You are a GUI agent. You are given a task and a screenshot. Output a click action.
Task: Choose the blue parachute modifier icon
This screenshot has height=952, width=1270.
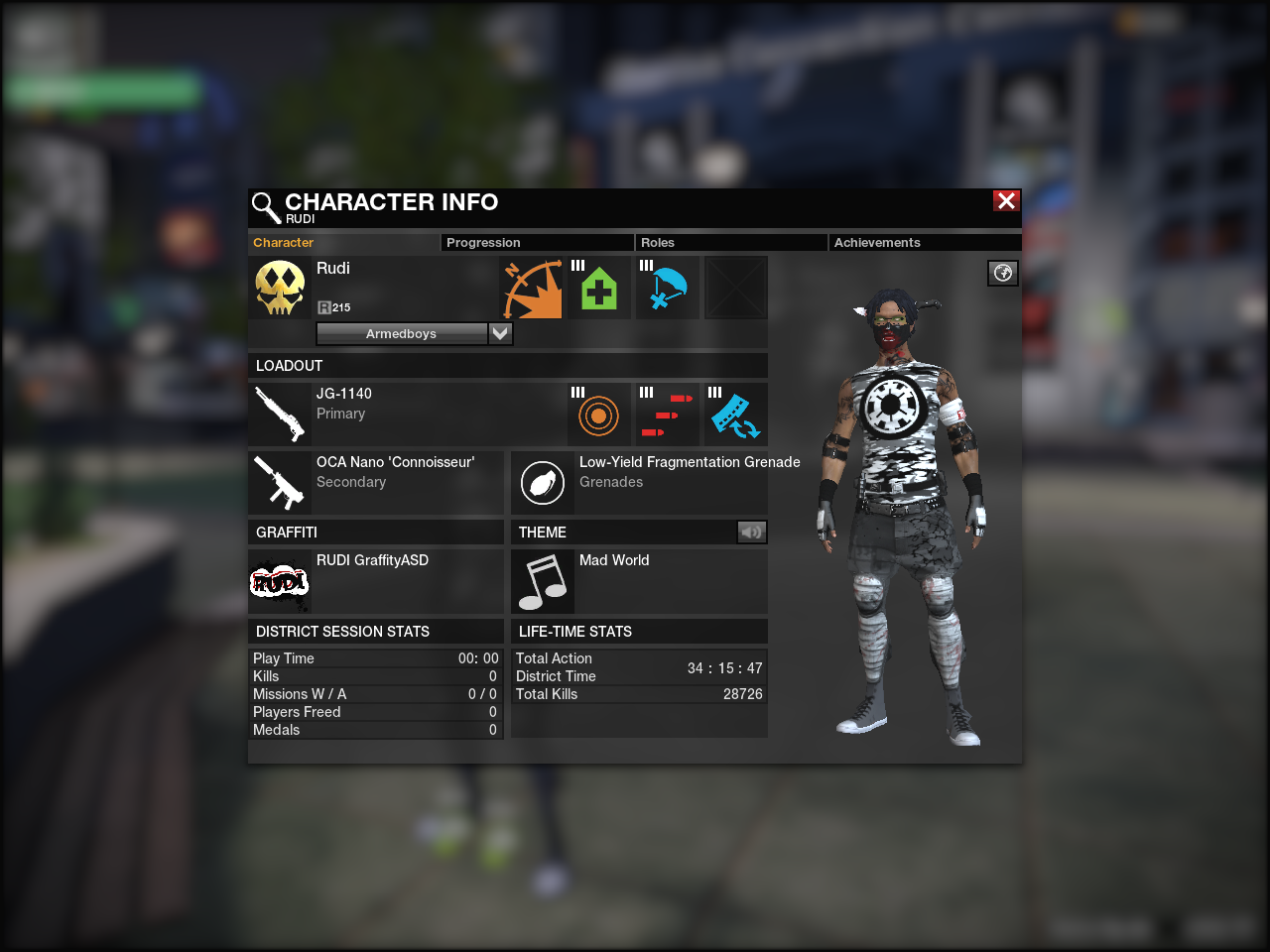coord(668,289)
